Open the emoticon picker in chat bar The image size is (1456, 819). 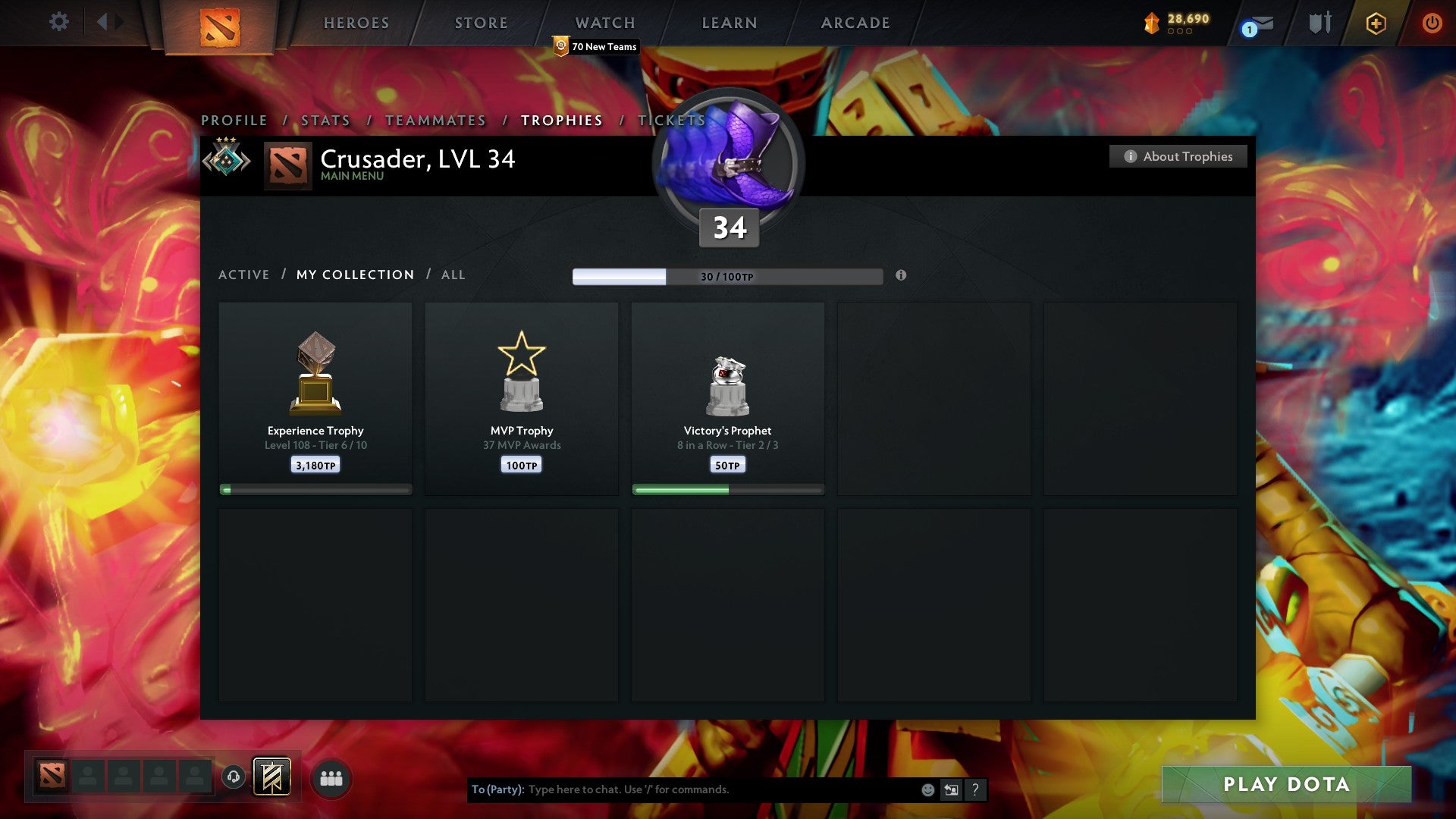[927, 789]
